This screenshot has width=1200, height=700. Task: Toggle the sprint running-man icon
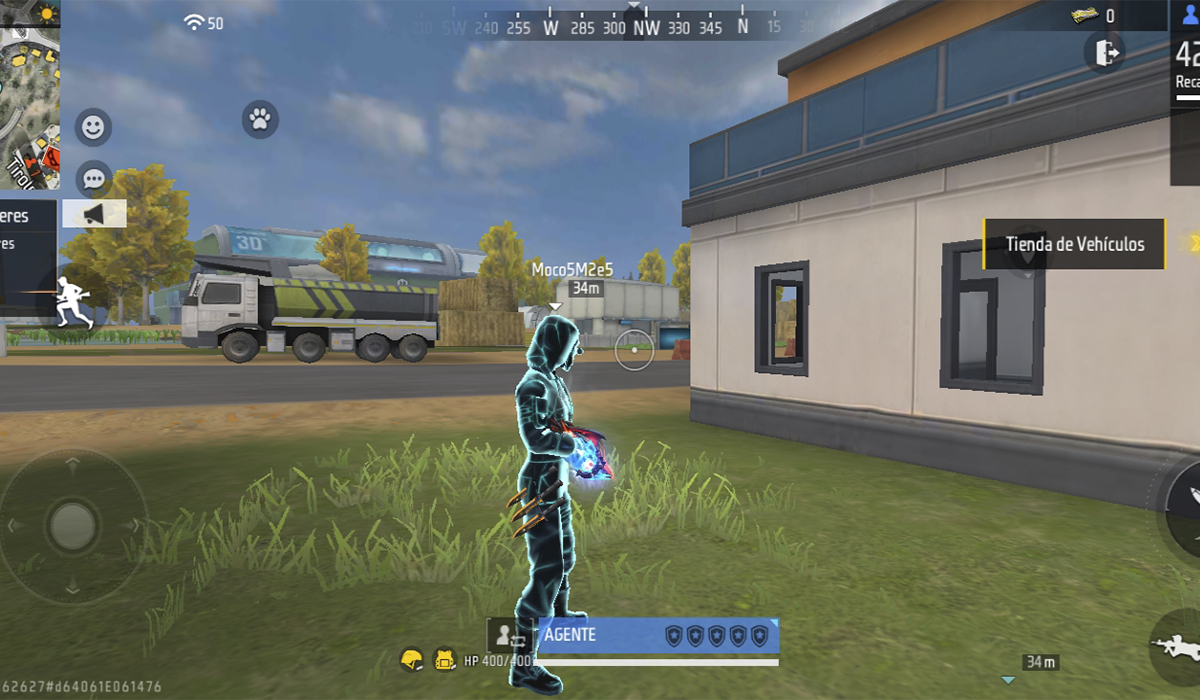click(x=74, y=302)
